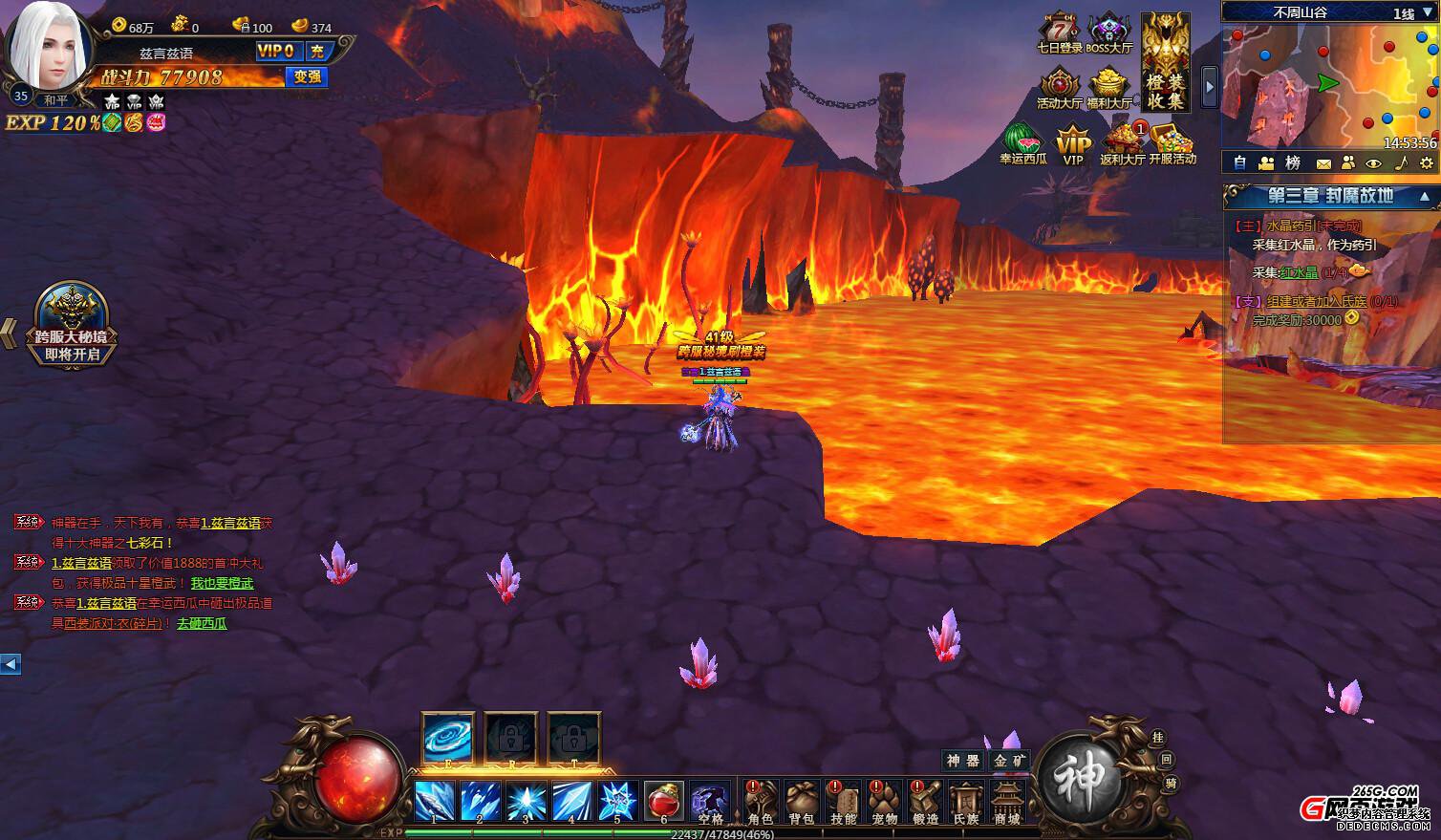Open the 背包 backpack
The width and height of the screenshot is (1441, 840).
click(x=802, y=802)
